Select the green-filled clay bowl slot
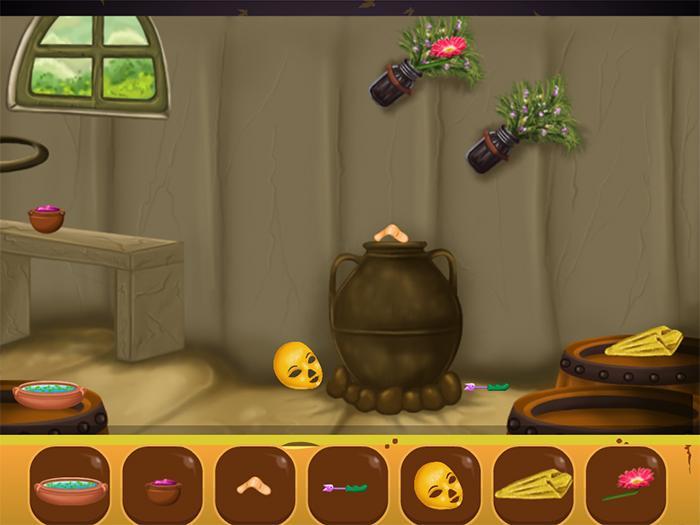Viewport: 700px width, 525px height. pyautogui.click(x=70, y=486)
